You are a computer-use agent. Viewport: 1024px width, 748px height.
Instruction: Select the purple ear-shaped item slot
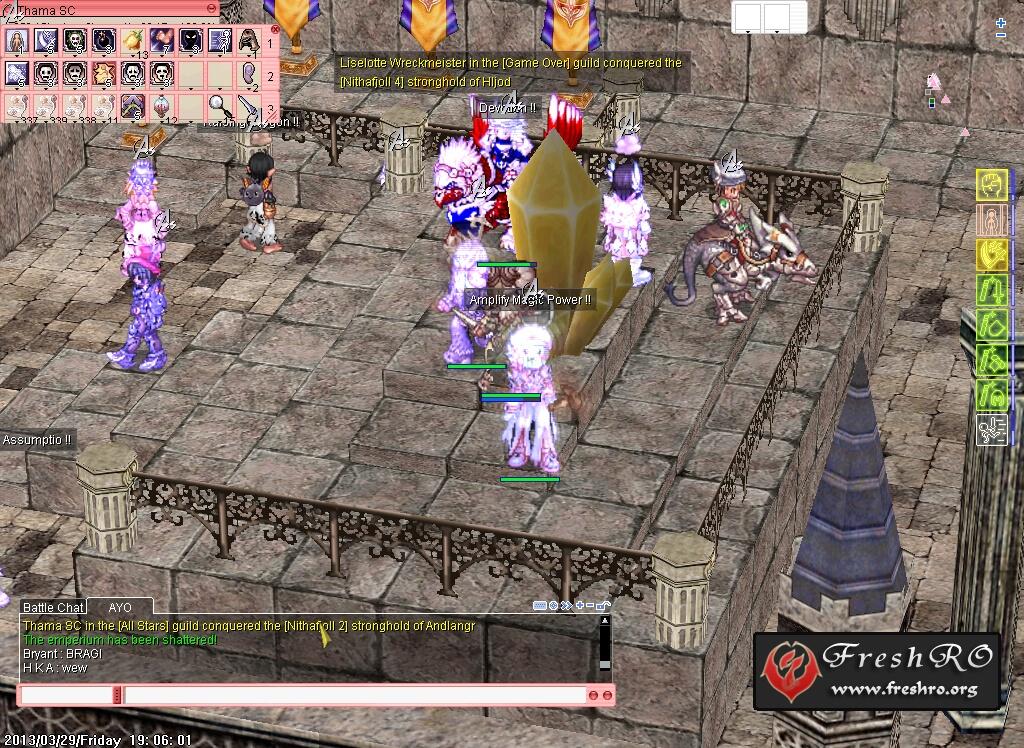[248, 73]
